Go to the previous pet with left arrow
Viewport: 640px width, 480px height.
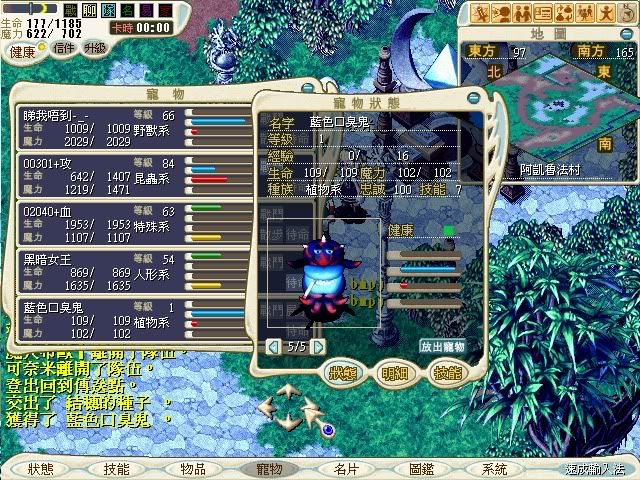tap(273, 346)
